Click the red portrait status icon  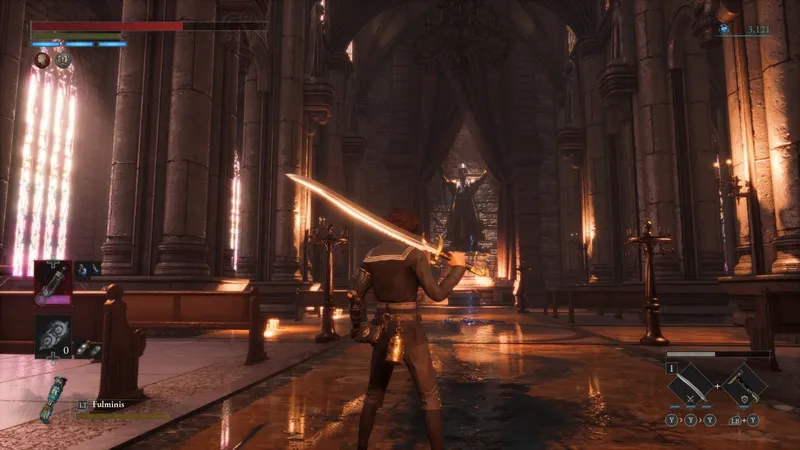point(42,60)
